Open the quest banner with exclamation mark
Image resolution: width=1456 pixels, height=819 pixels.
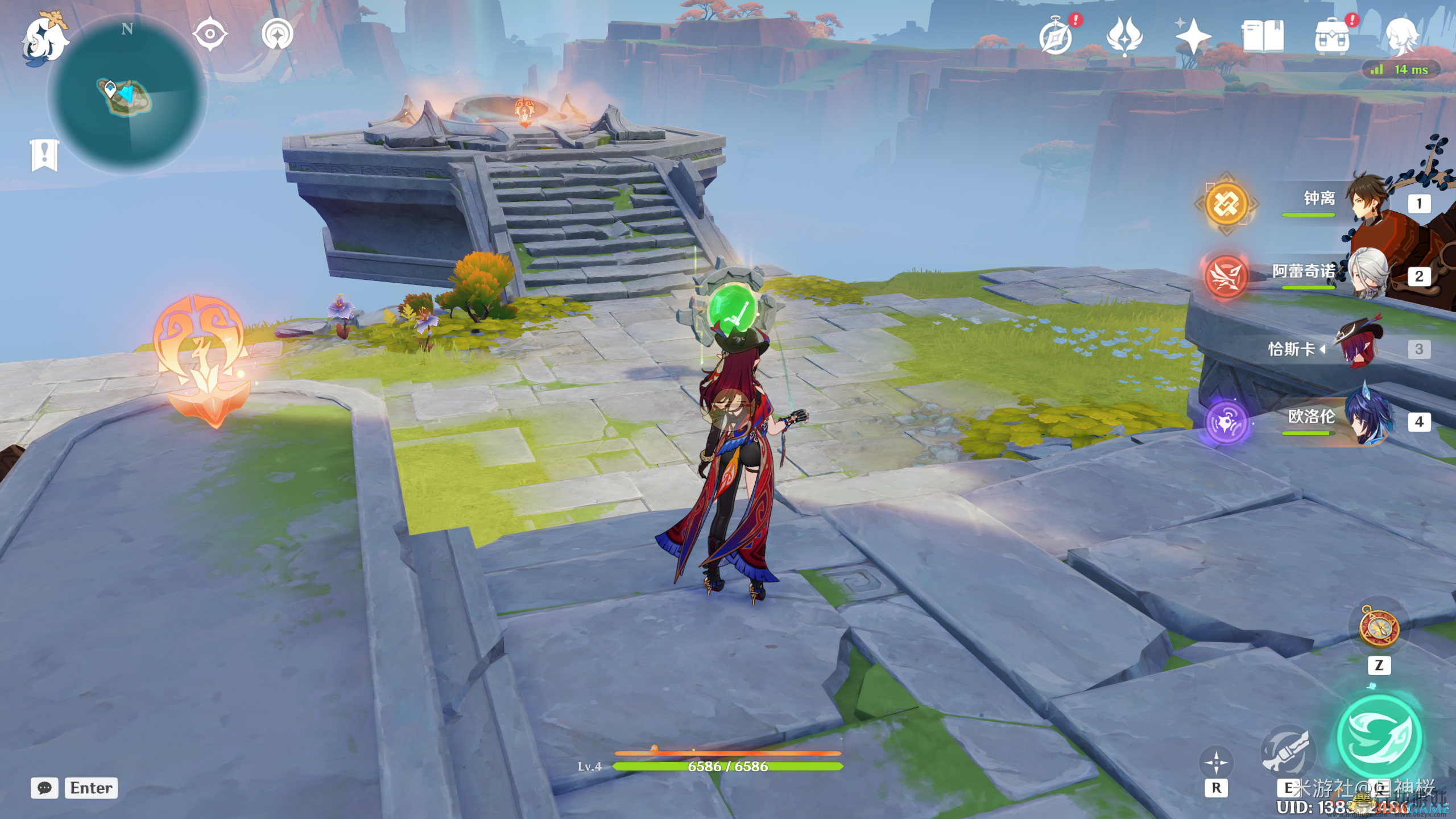coord(44,154)
